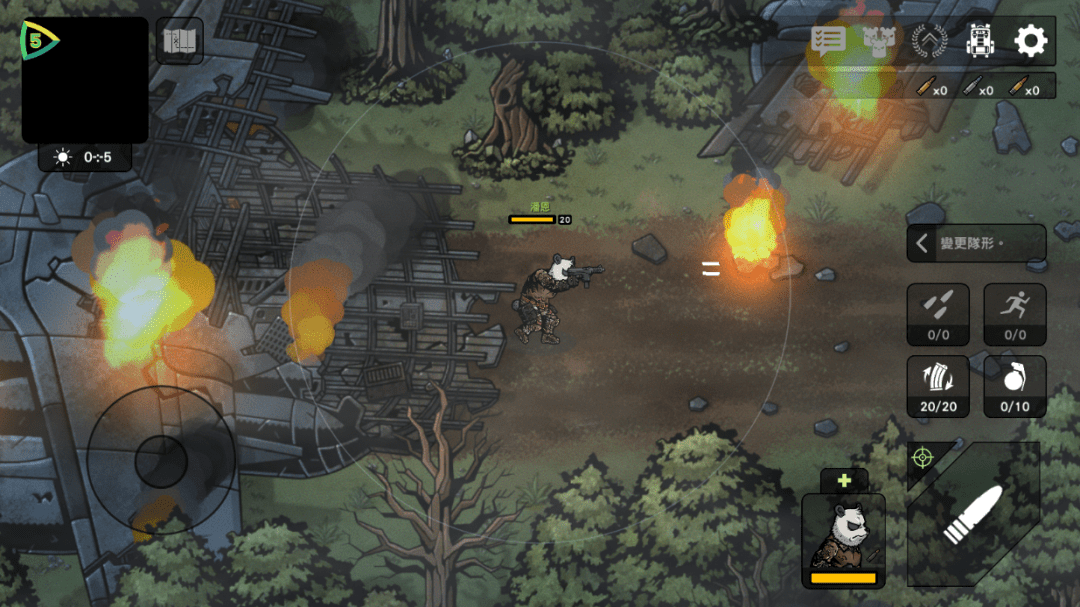Viewport: 1080px width, 607px height.
Task: Throw a grenade from the 0/10 slot
Action: [x=1015, y=386]
